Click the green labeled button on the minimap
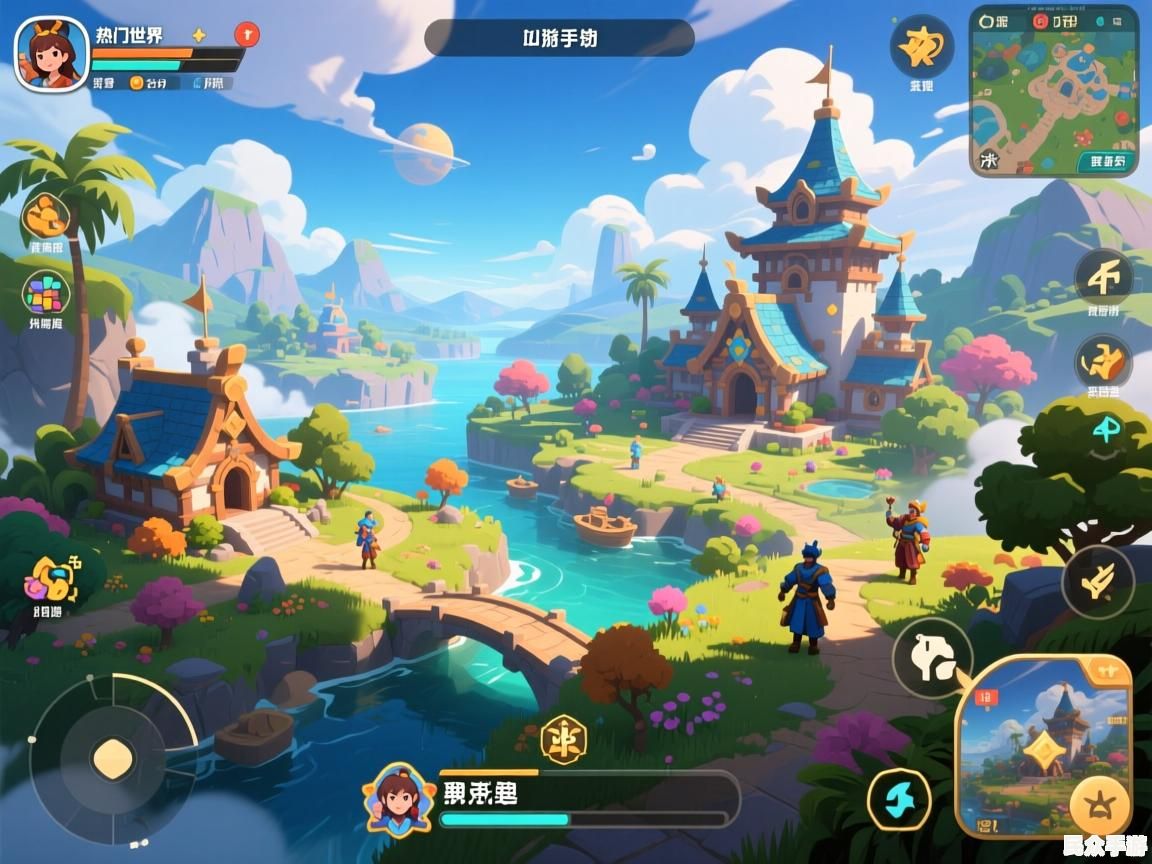 [x=1107, y=160]
